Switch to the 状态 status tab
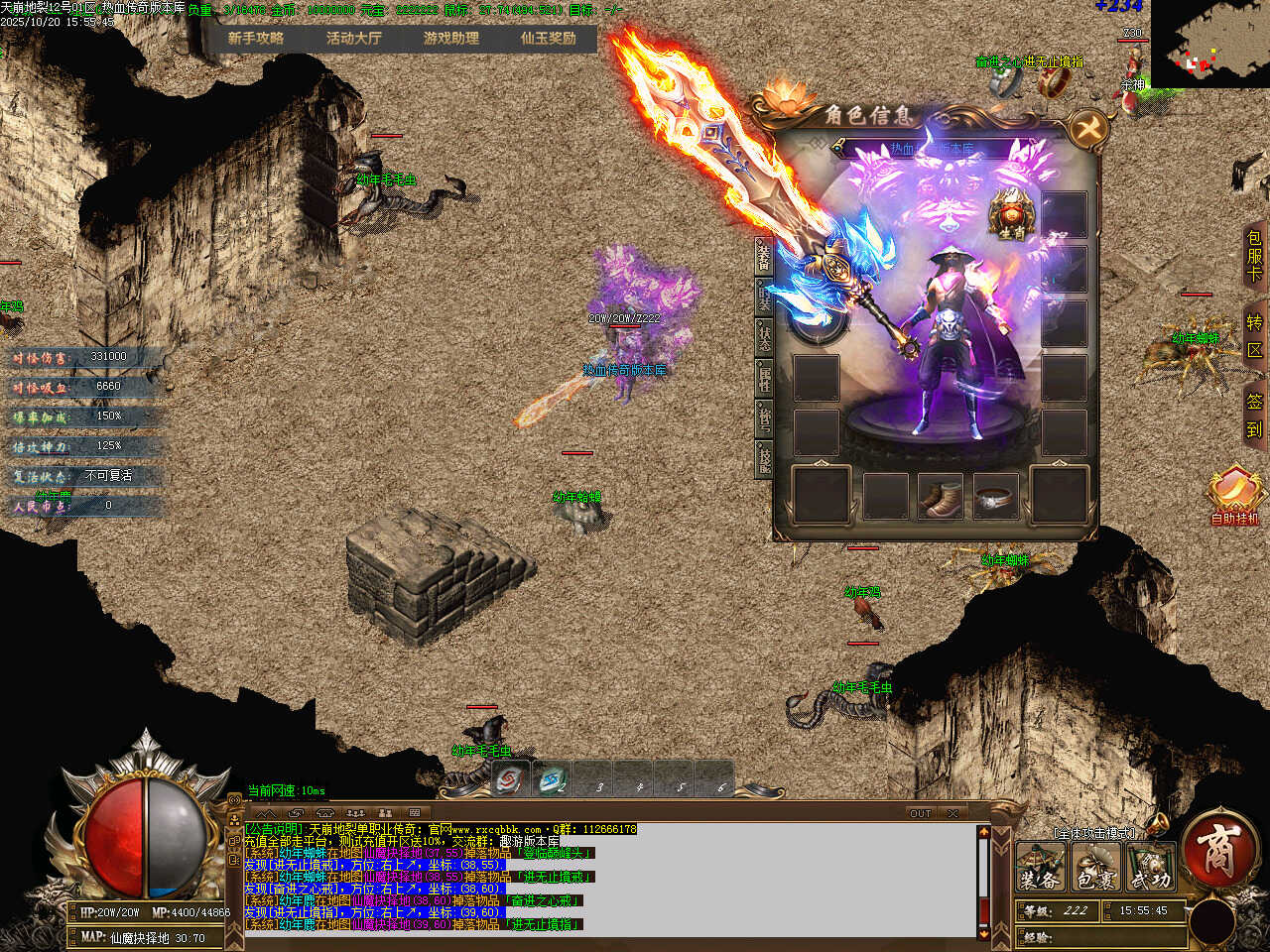 (764, 335)
